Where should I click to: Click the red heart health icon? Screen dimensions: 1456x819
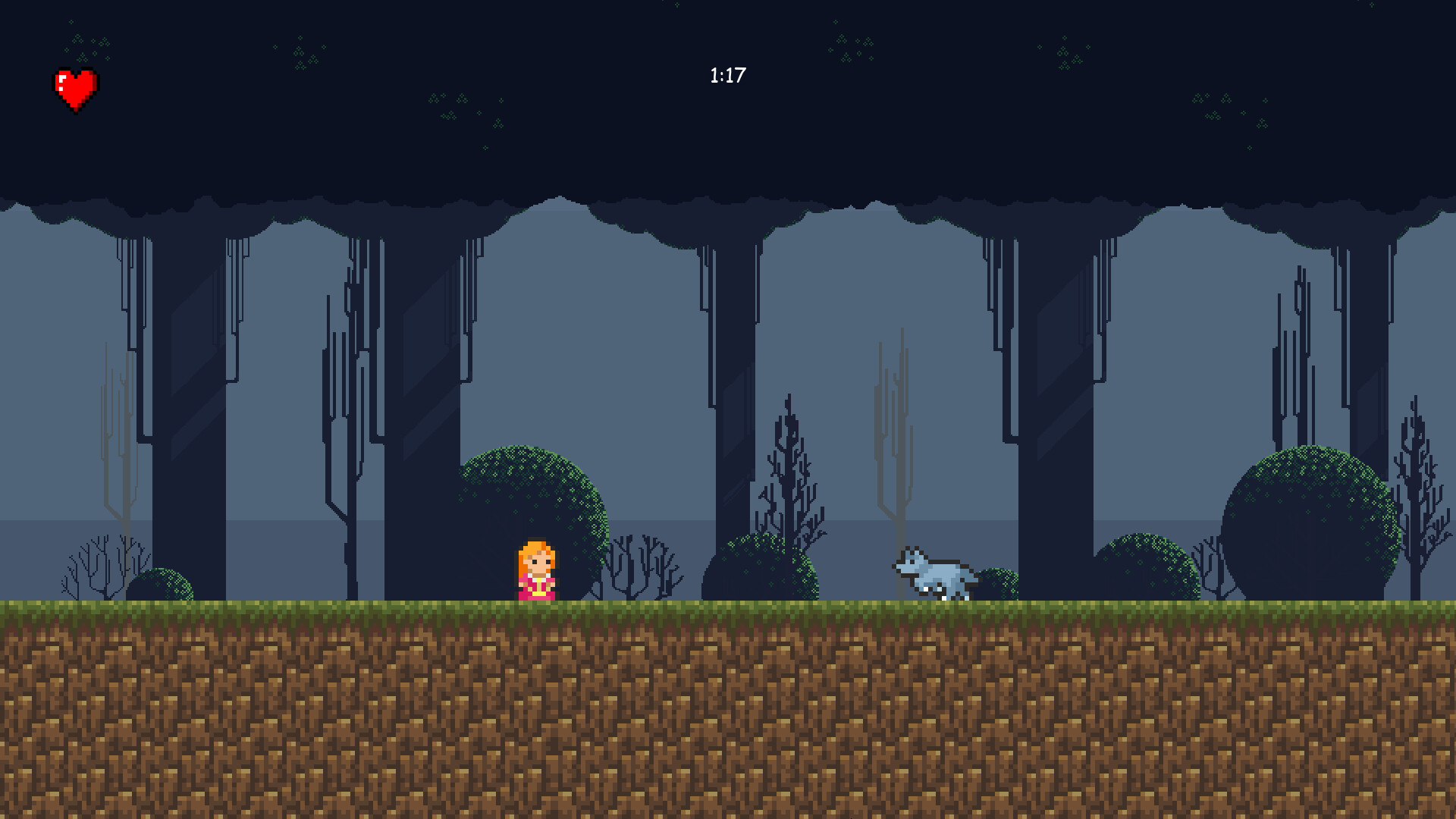pos(76,87)
